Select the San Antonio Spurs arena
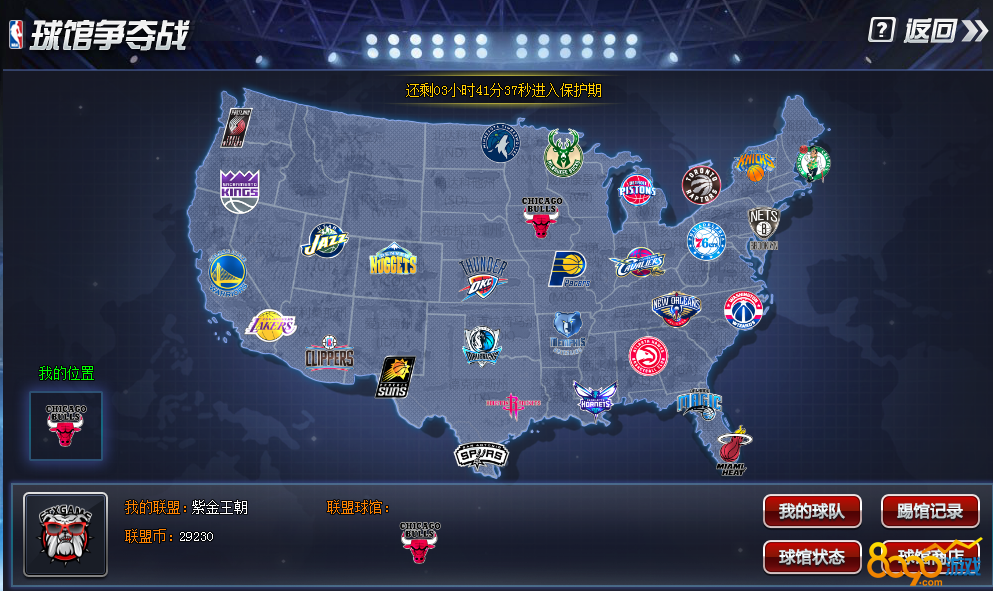This screenshot has height=591, width=993. pos(481,455)
